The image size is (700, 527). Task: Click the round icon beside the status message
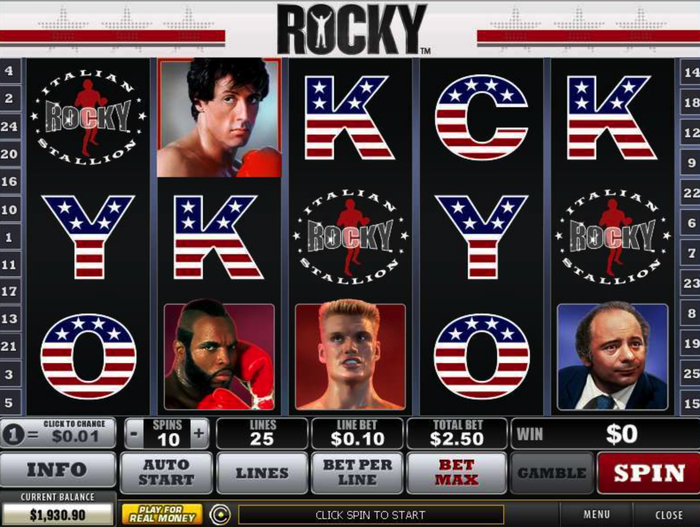220,515
